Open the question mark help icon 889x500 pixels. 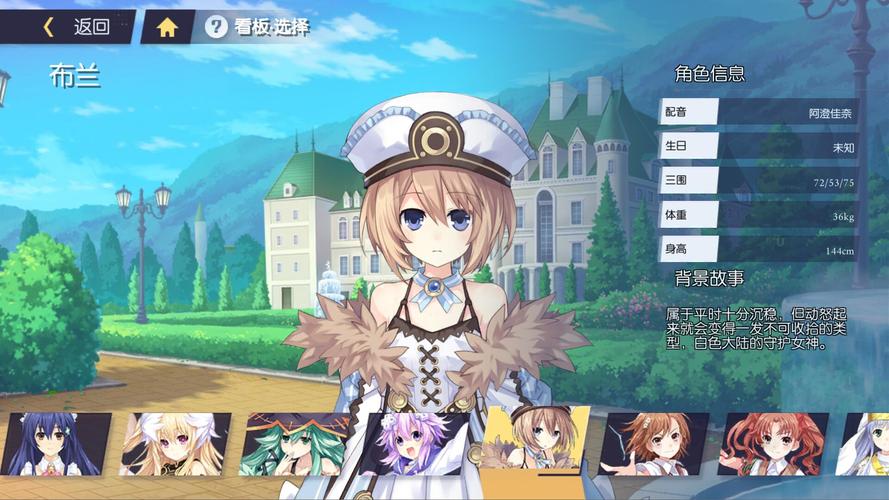216,27
